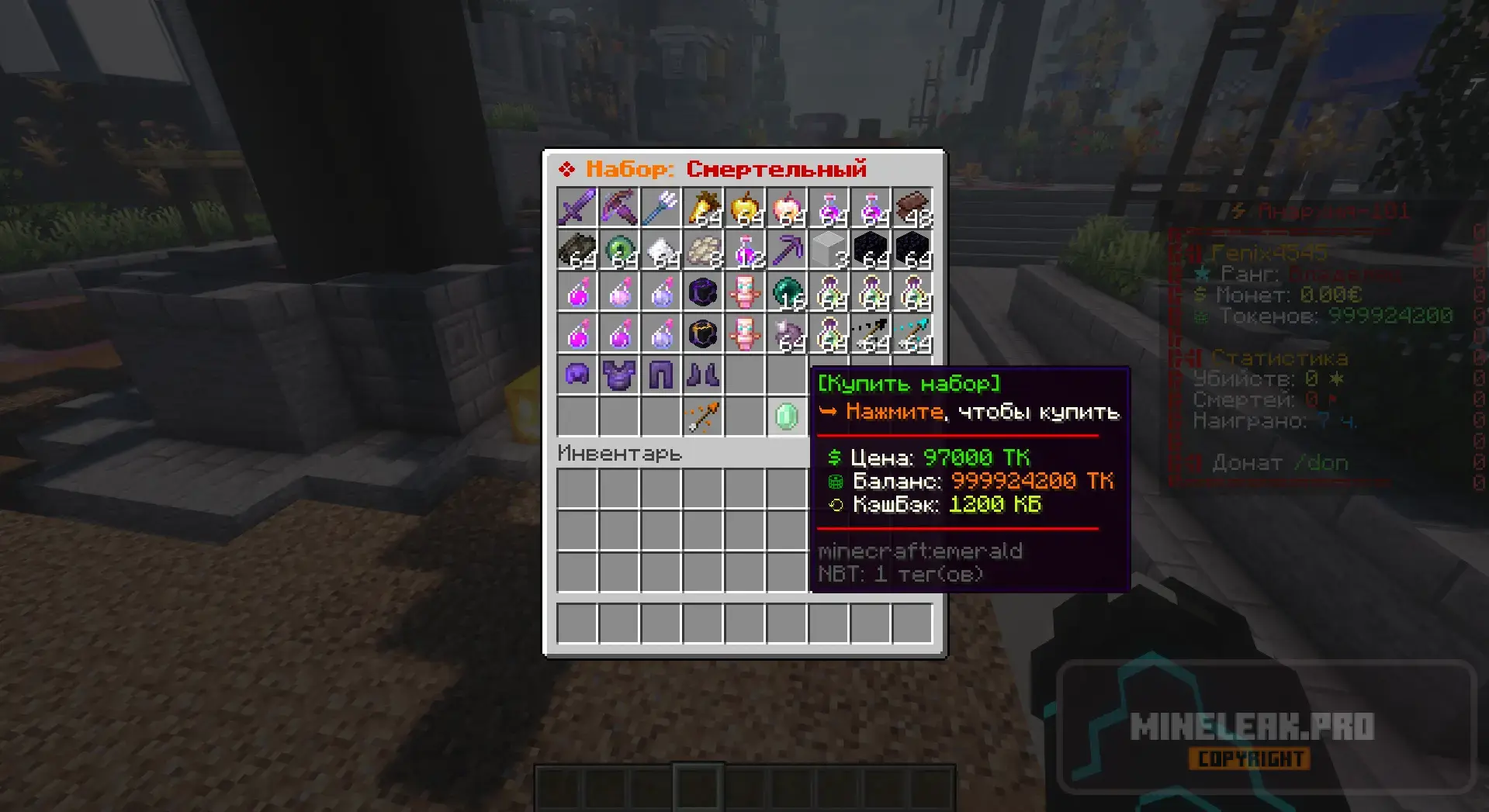Select the netherite chestplate slot

tap(618, 375)
